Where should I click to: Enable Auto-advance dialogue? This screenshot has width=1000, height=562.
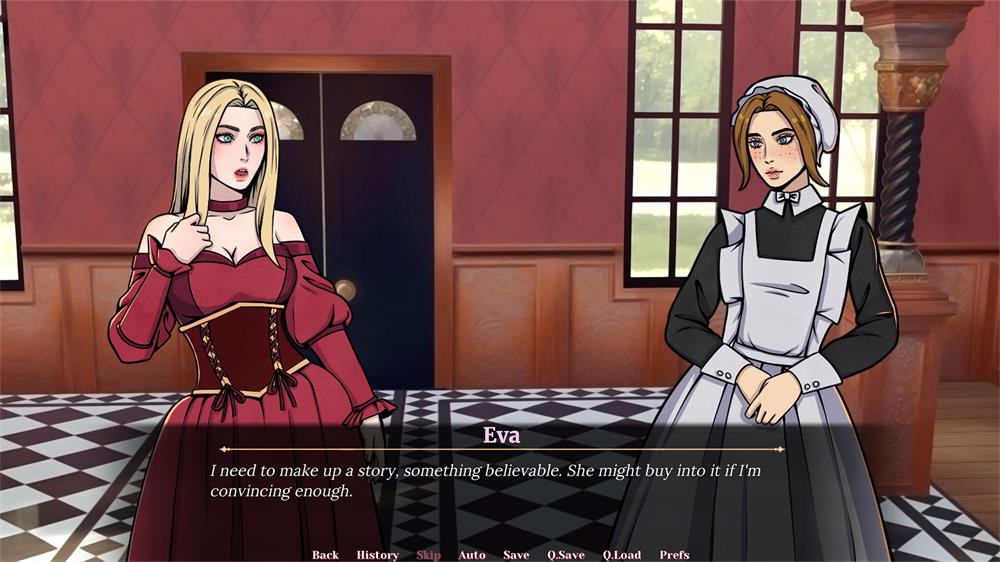pos(472,555)
